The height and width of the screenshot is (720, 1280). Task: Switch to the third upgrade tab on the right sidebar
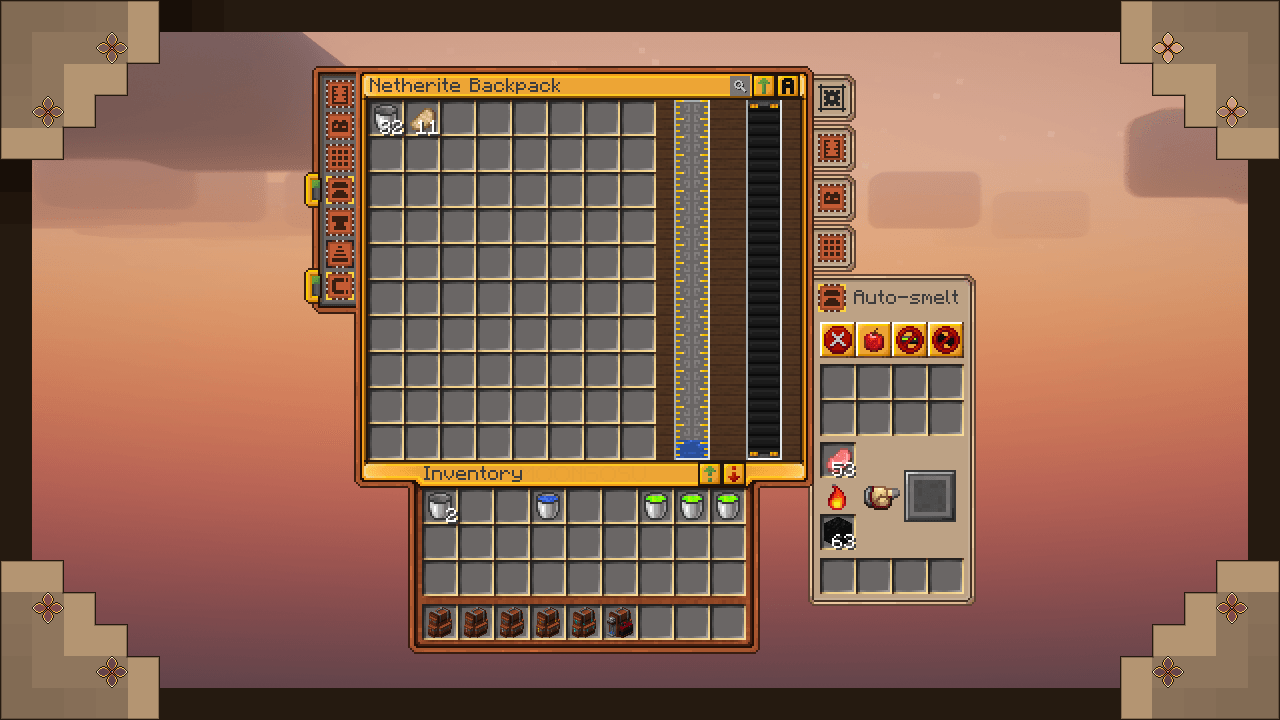[x=833, y=196]
